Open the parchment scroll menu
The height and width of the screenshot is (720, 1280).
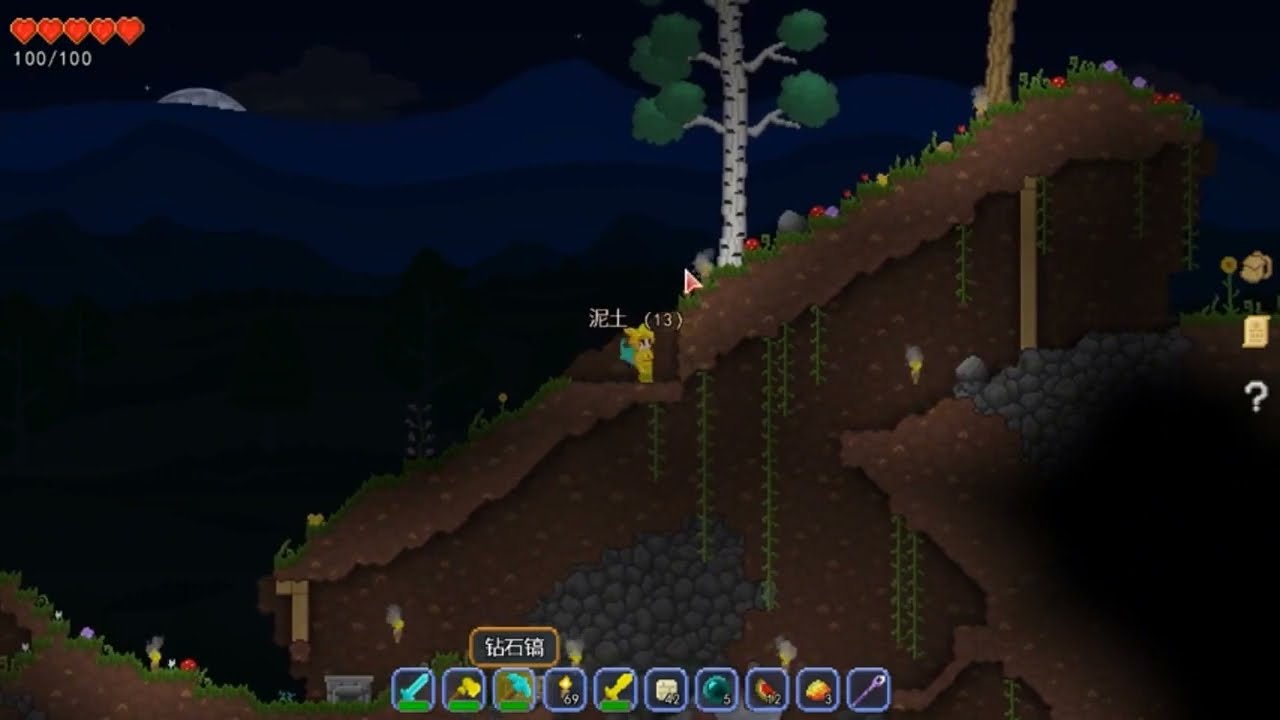(1256, 331)
